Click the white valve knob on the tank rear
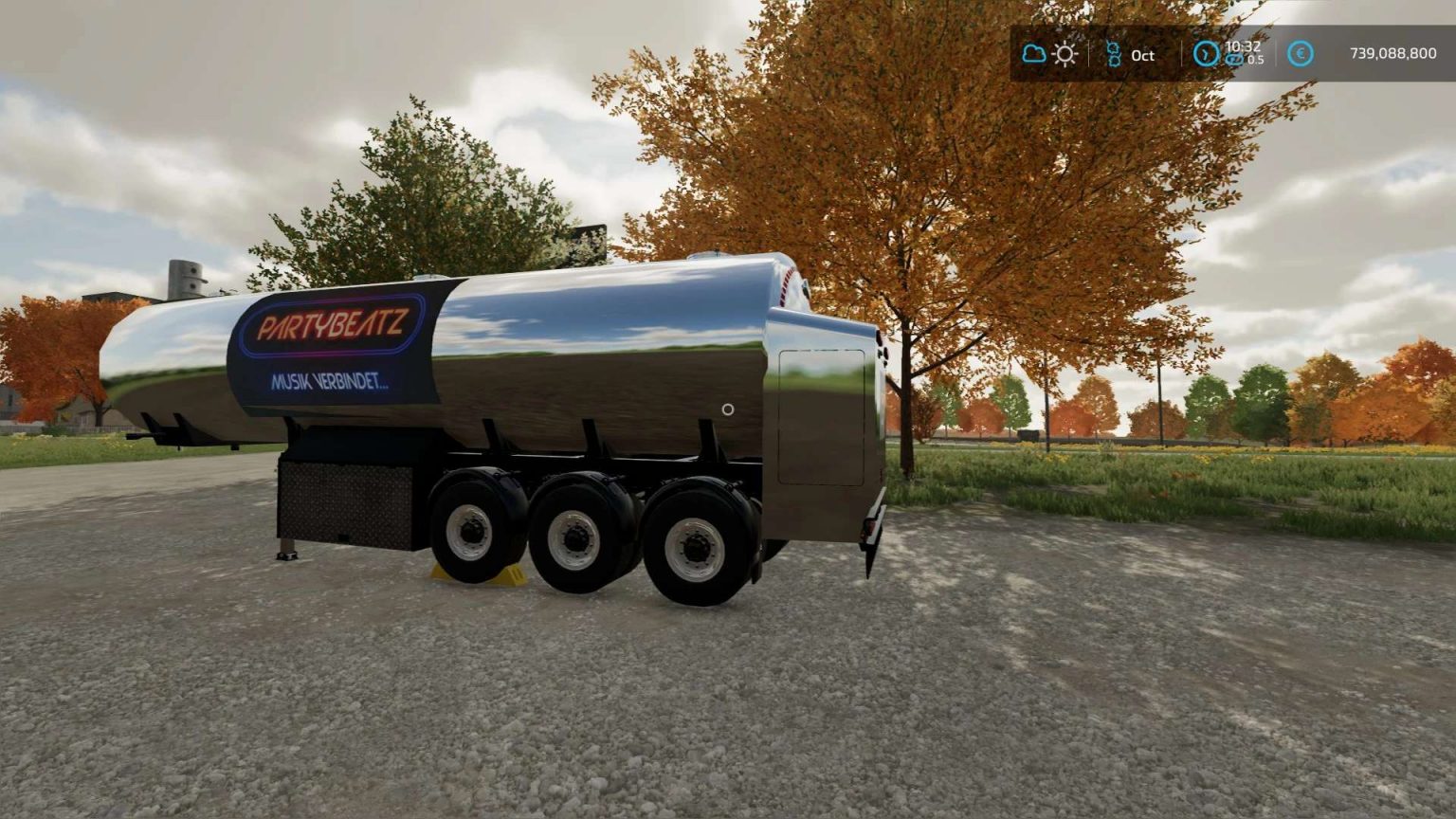This screenshot has height=819, width=1456. (728, 409)
